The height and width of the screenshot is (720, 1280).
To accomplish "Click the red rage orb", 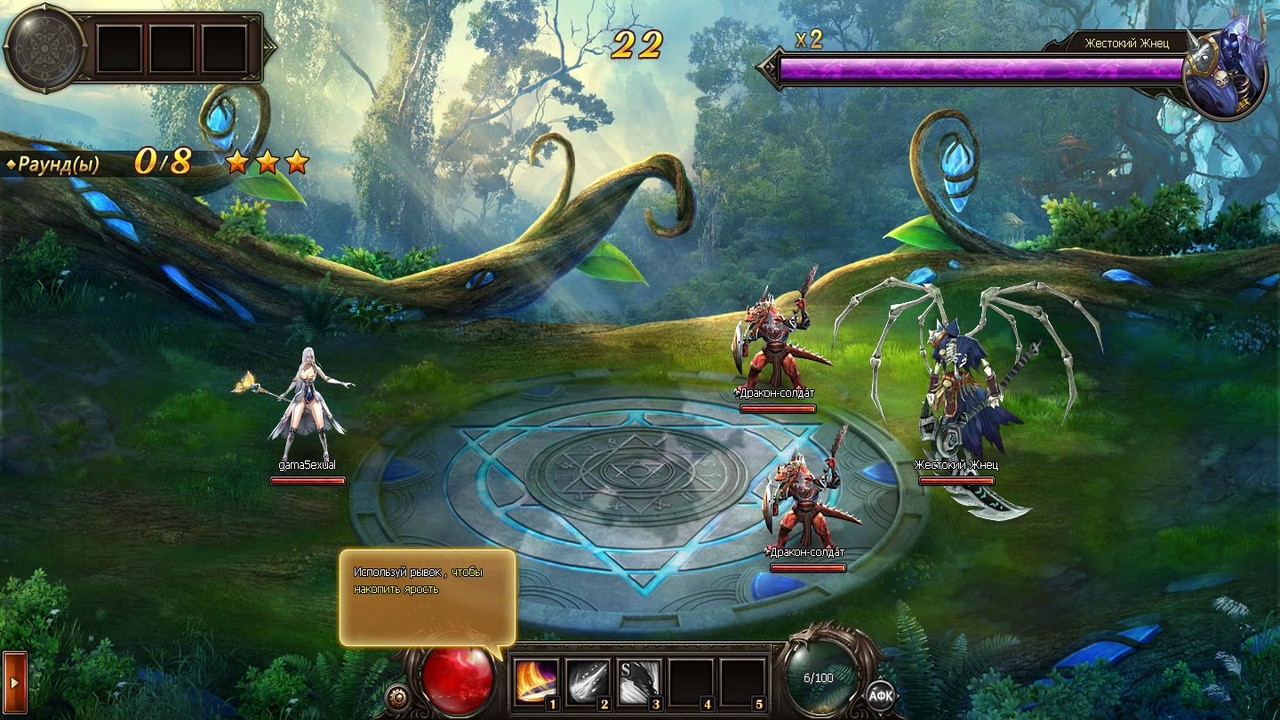I will [x=457, y=678].
